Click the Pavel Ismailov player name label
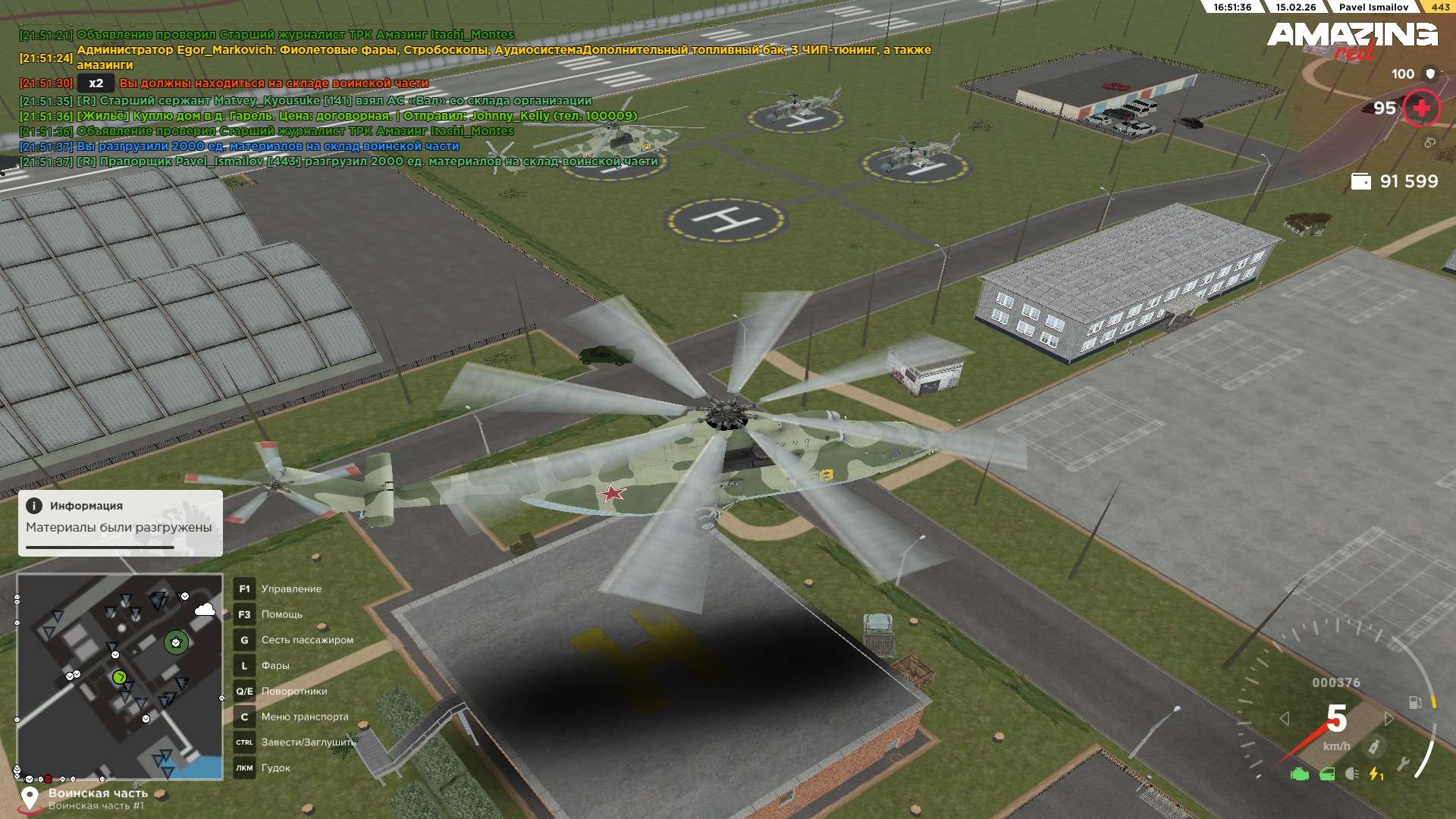The height and width of the screenshot is (819, 1456). (x=1373, y=7)
